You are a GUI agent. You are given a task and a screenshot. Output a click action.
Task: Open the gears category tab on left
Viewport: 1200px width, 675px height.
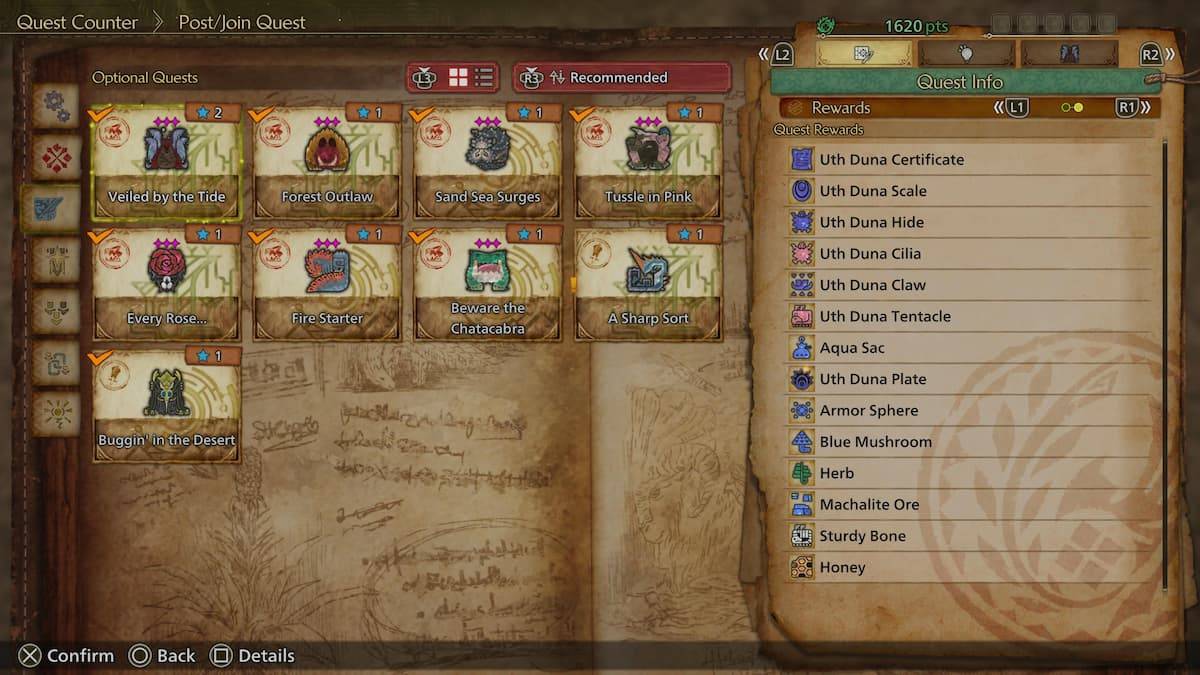pos(56,106)
